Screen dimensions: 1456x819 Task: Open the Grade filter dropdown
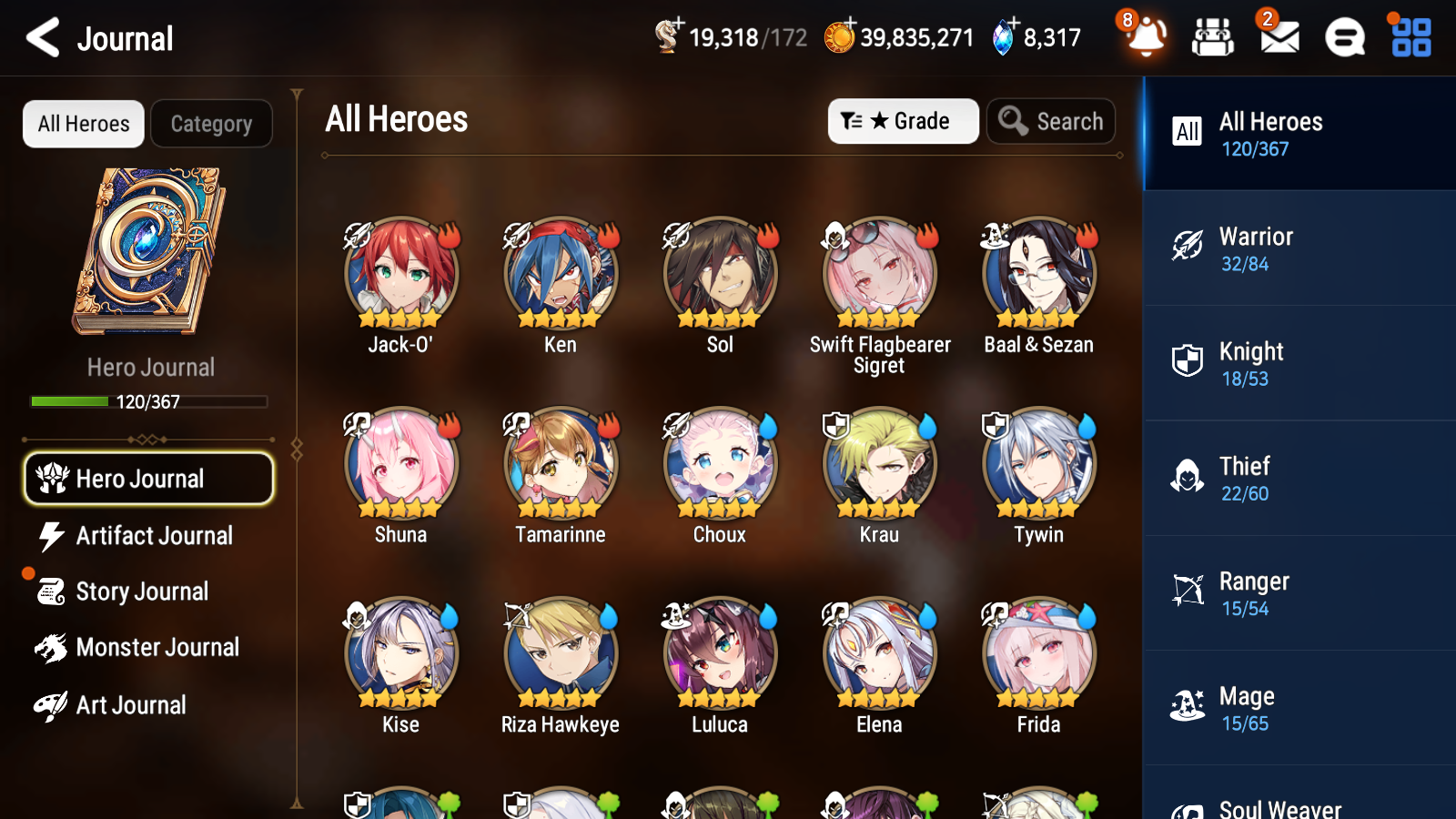903,121
